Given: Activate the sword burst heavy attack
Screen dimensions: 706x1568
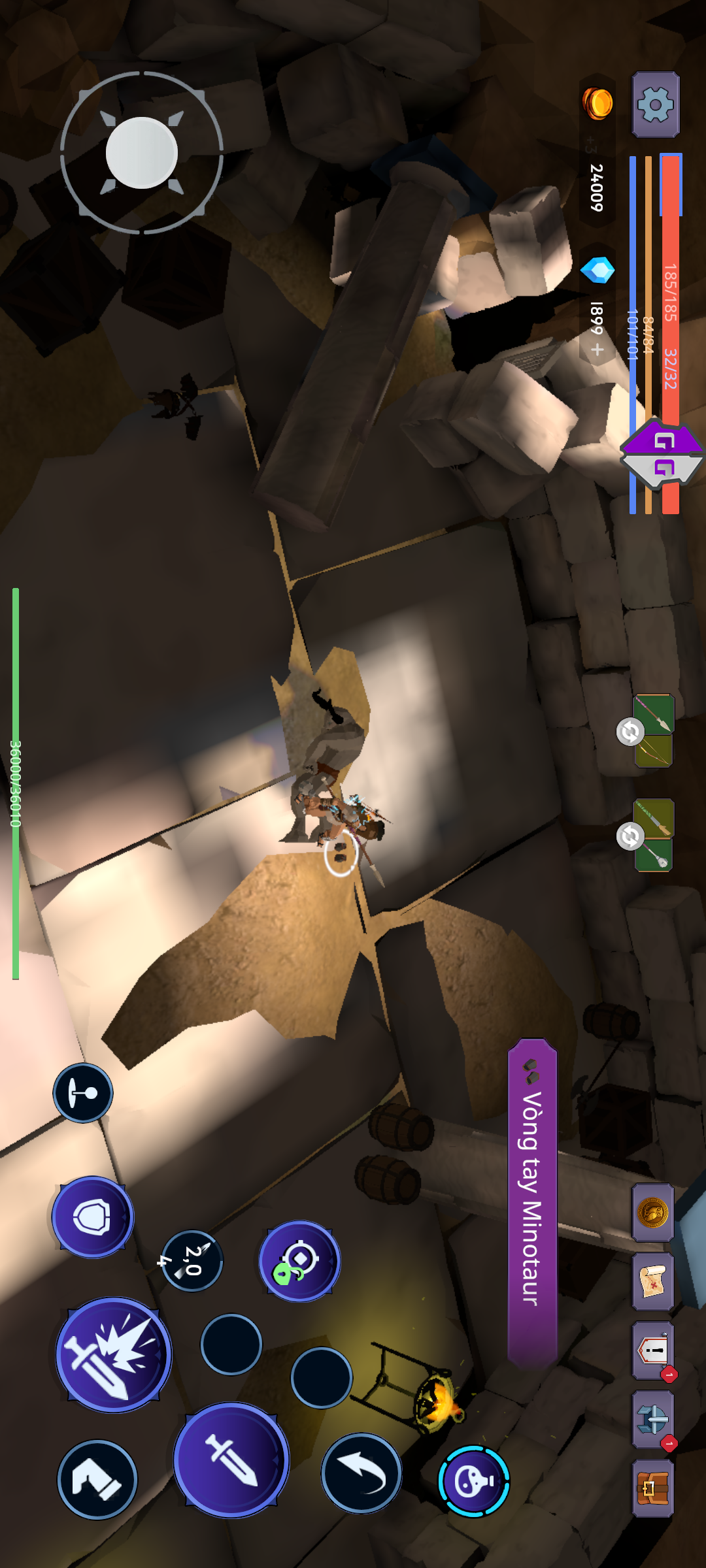Looking at the screenshot, I should coord(114,1354).
